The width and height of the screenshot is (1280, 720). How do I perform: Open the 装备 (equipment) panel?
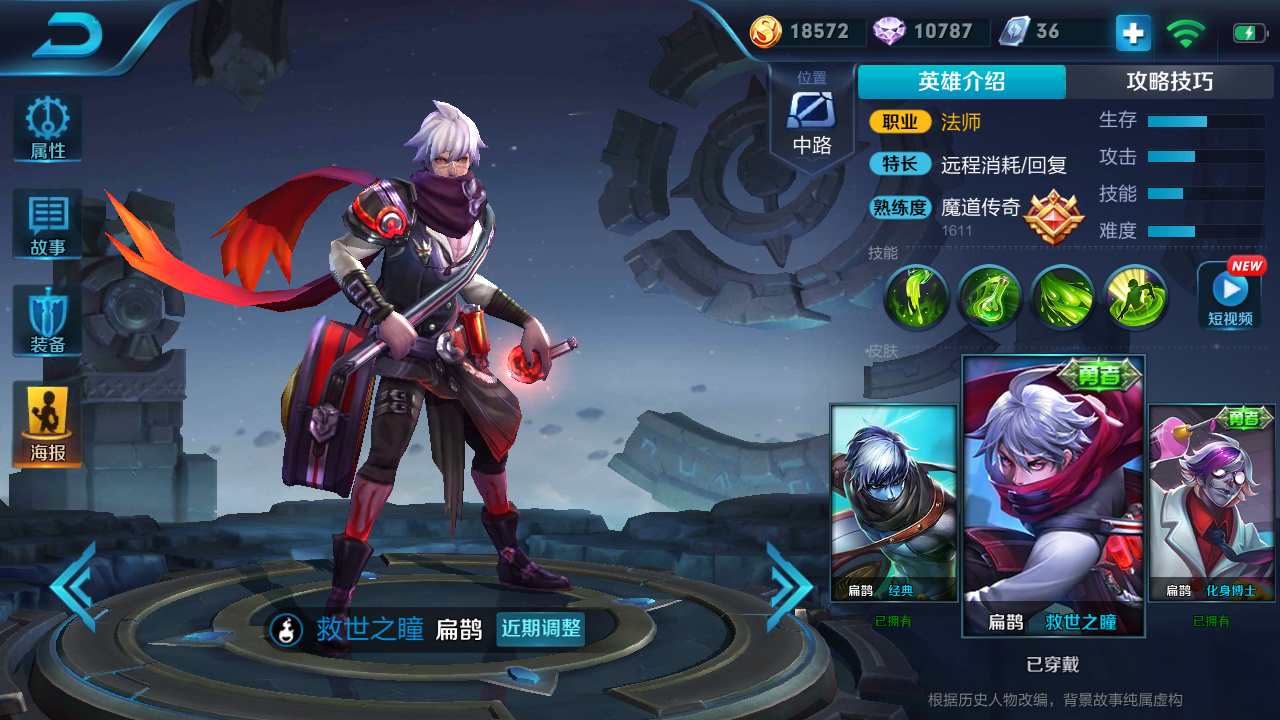46,320
